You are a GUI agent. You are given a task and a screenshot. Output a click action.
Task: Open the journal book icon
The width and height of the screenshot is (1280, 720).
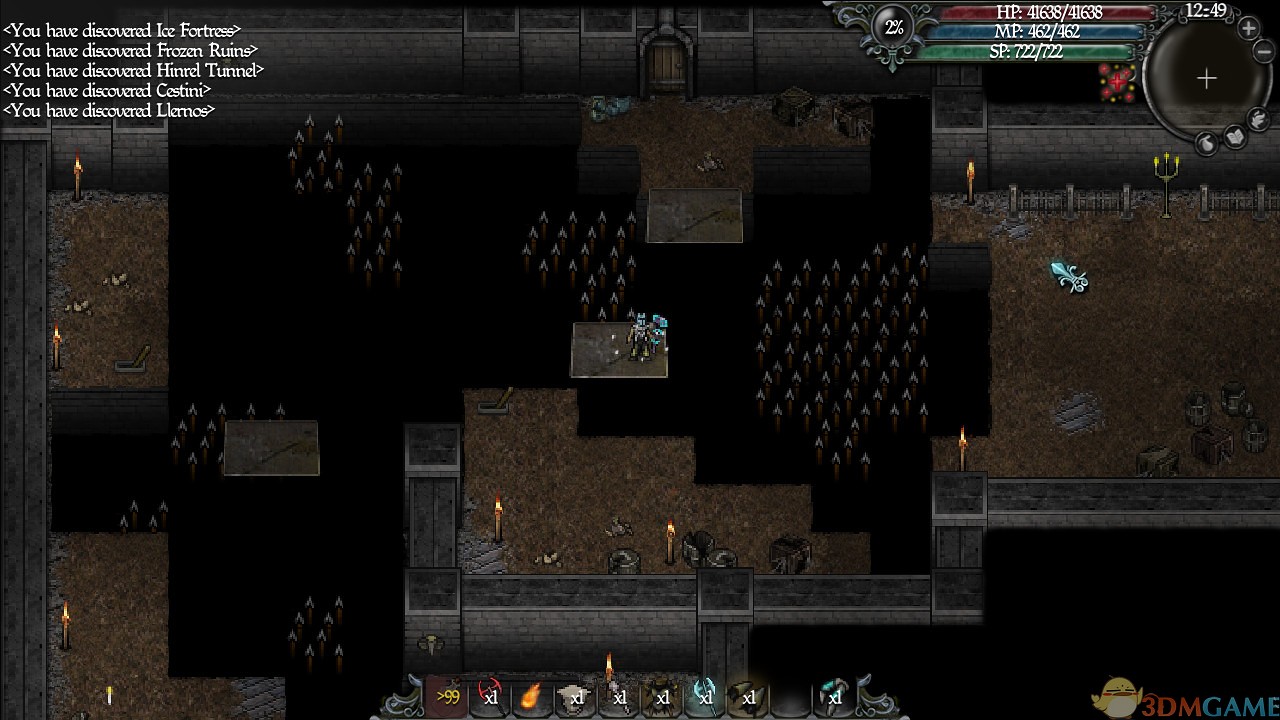1234,139
